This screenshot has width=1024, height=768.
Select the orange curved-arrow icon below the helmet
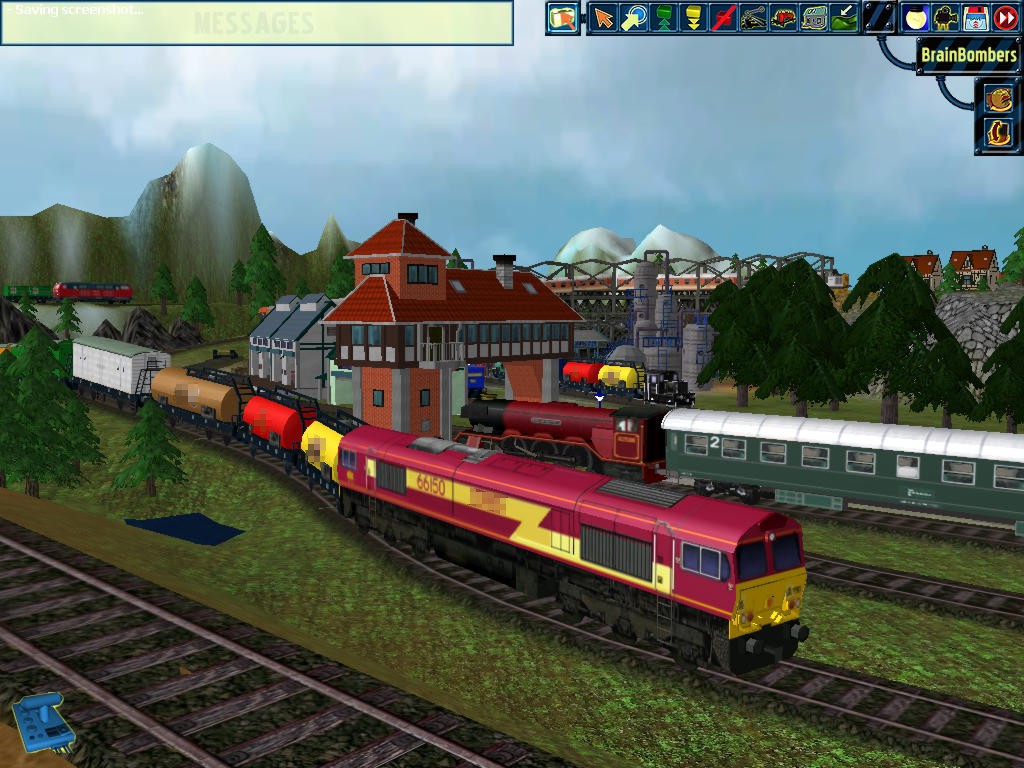tap(998, 132)
